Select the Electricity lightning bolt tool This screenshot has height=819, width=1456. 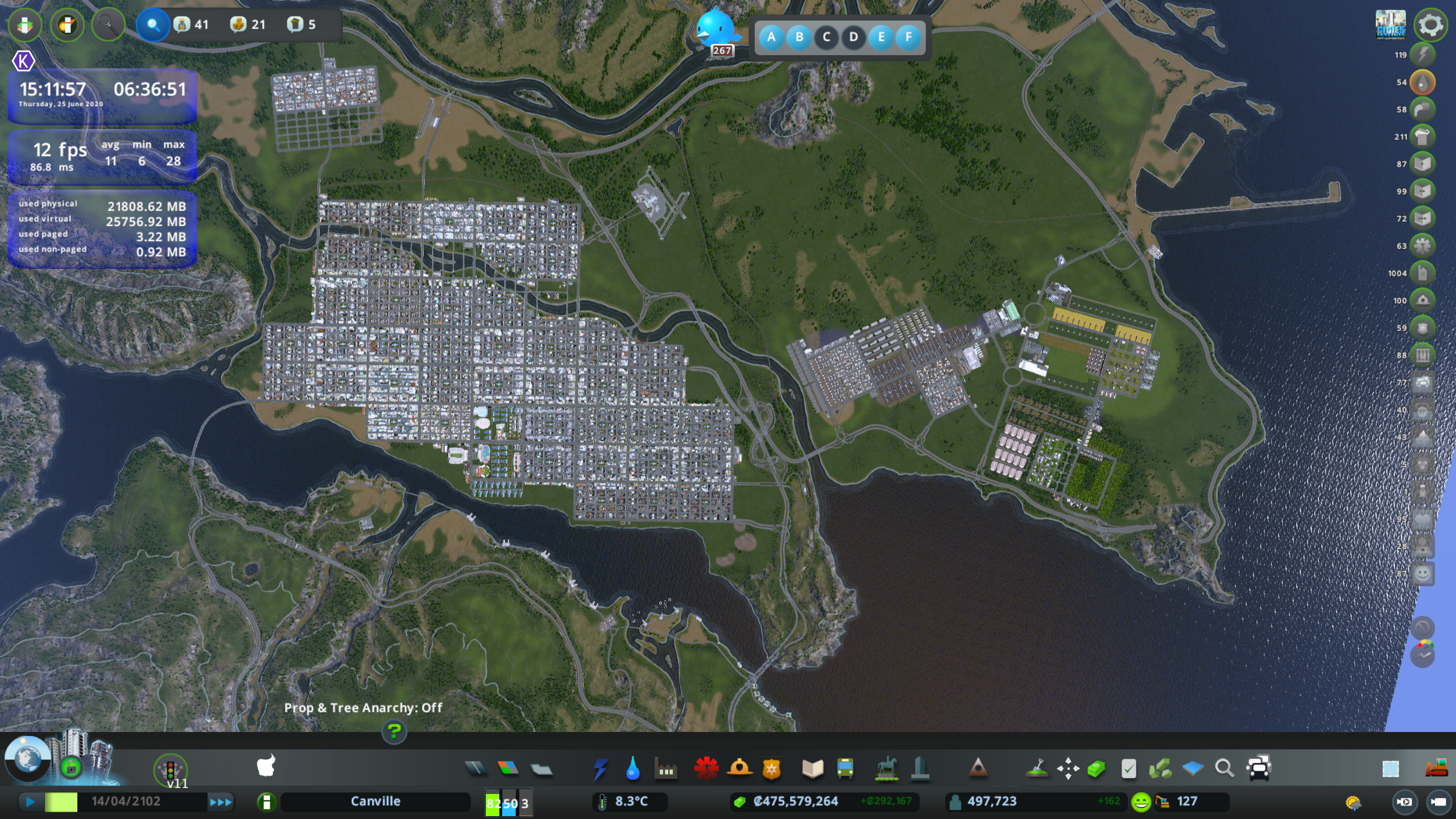pos(600,768)
